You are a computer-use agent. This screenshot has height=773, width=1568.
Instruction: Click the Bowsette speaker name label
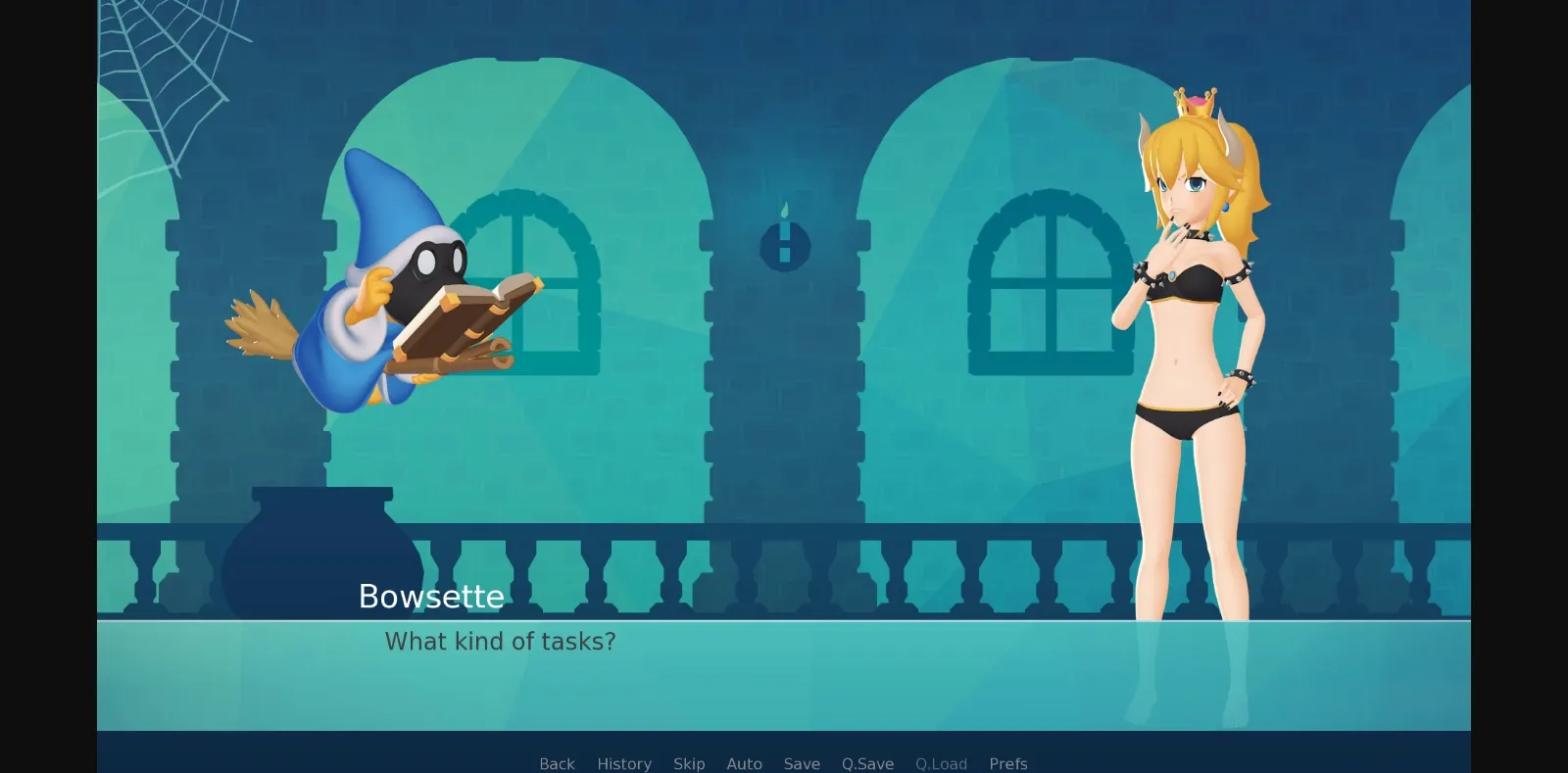coord(431,597)
